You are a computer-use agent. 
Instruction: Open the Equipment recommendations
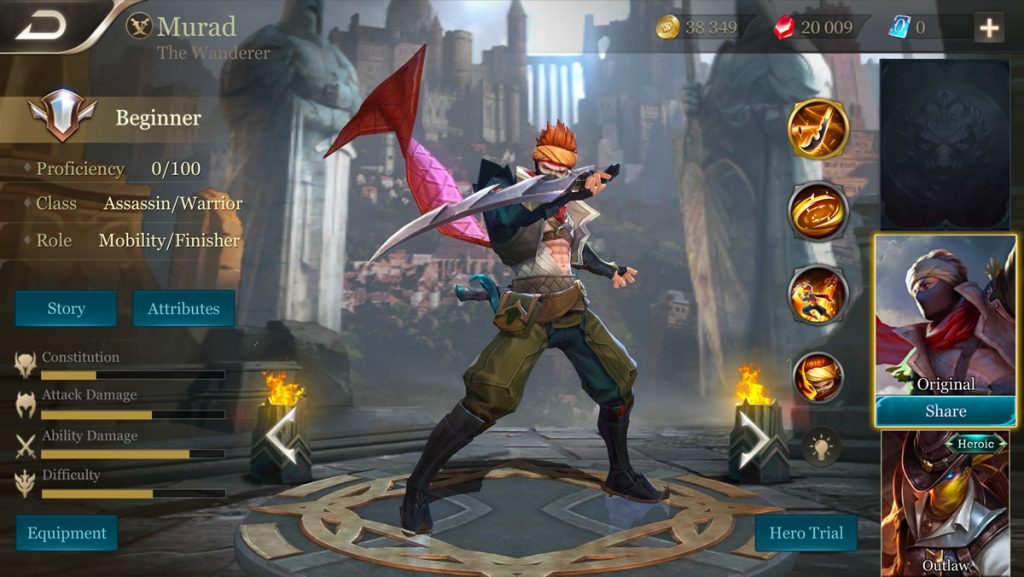[67, 533]
